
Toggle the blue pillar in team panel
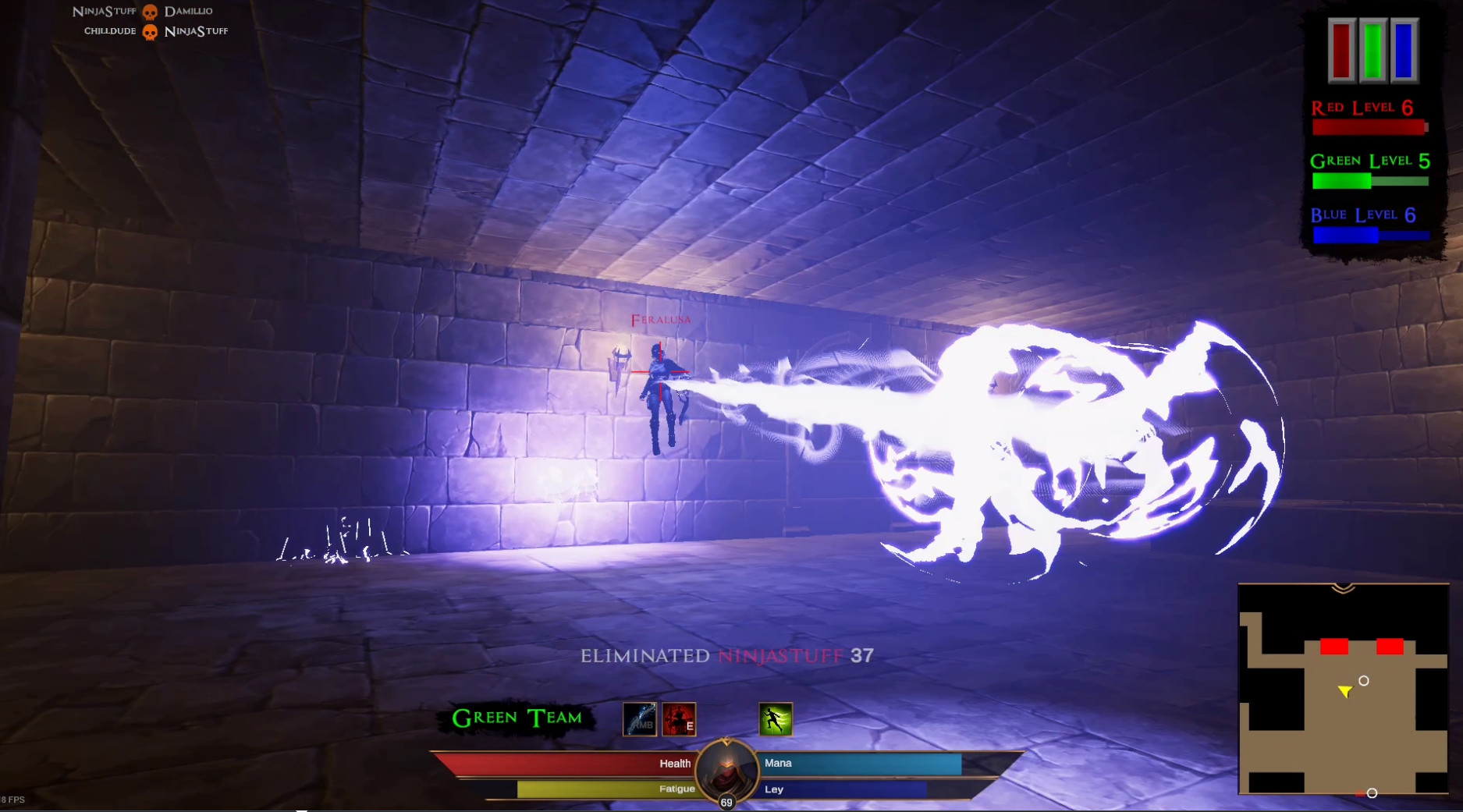pos(1402,52)
